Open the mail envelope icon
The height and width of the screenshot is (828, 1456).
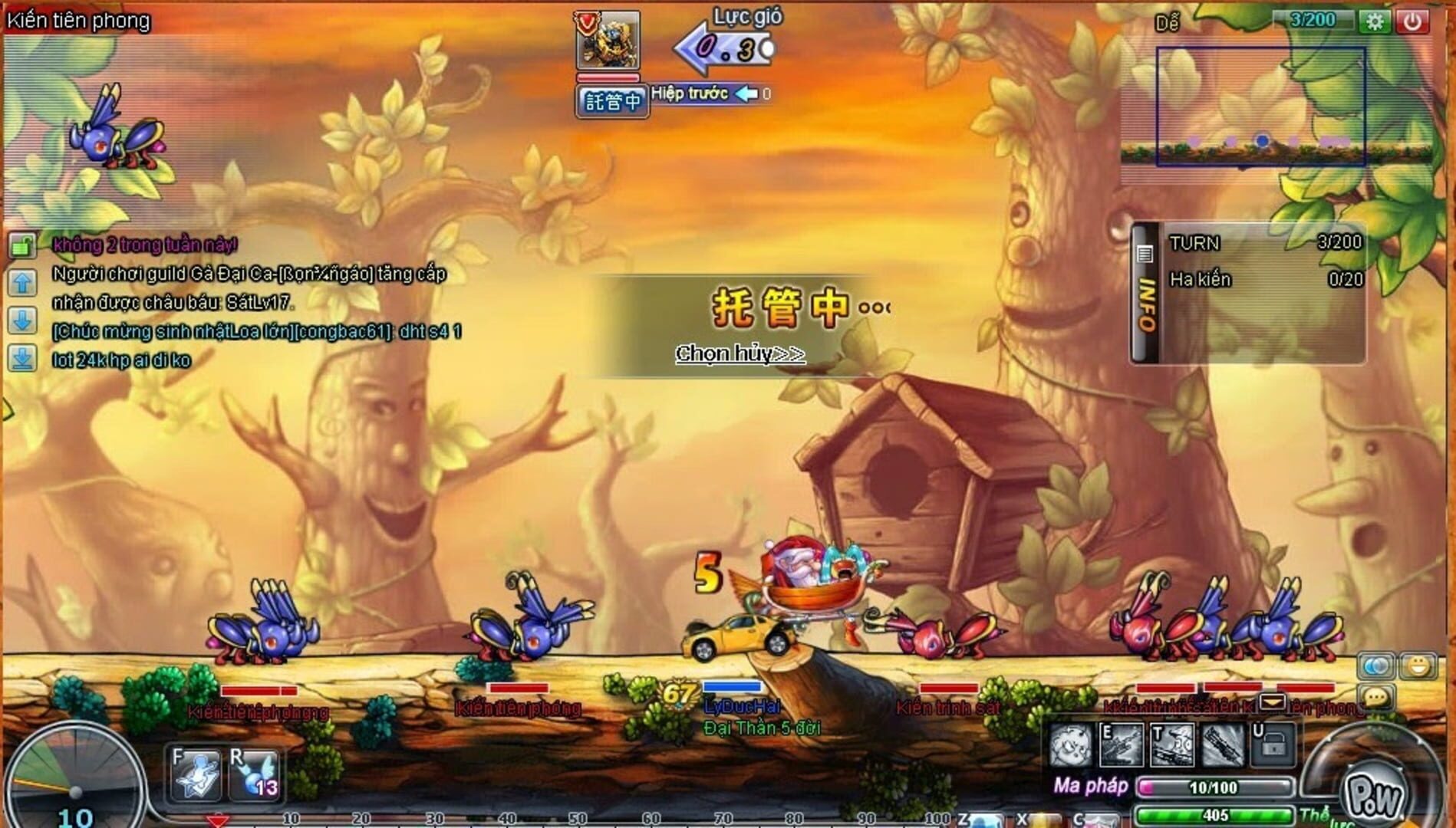[x=1273, y=701]
